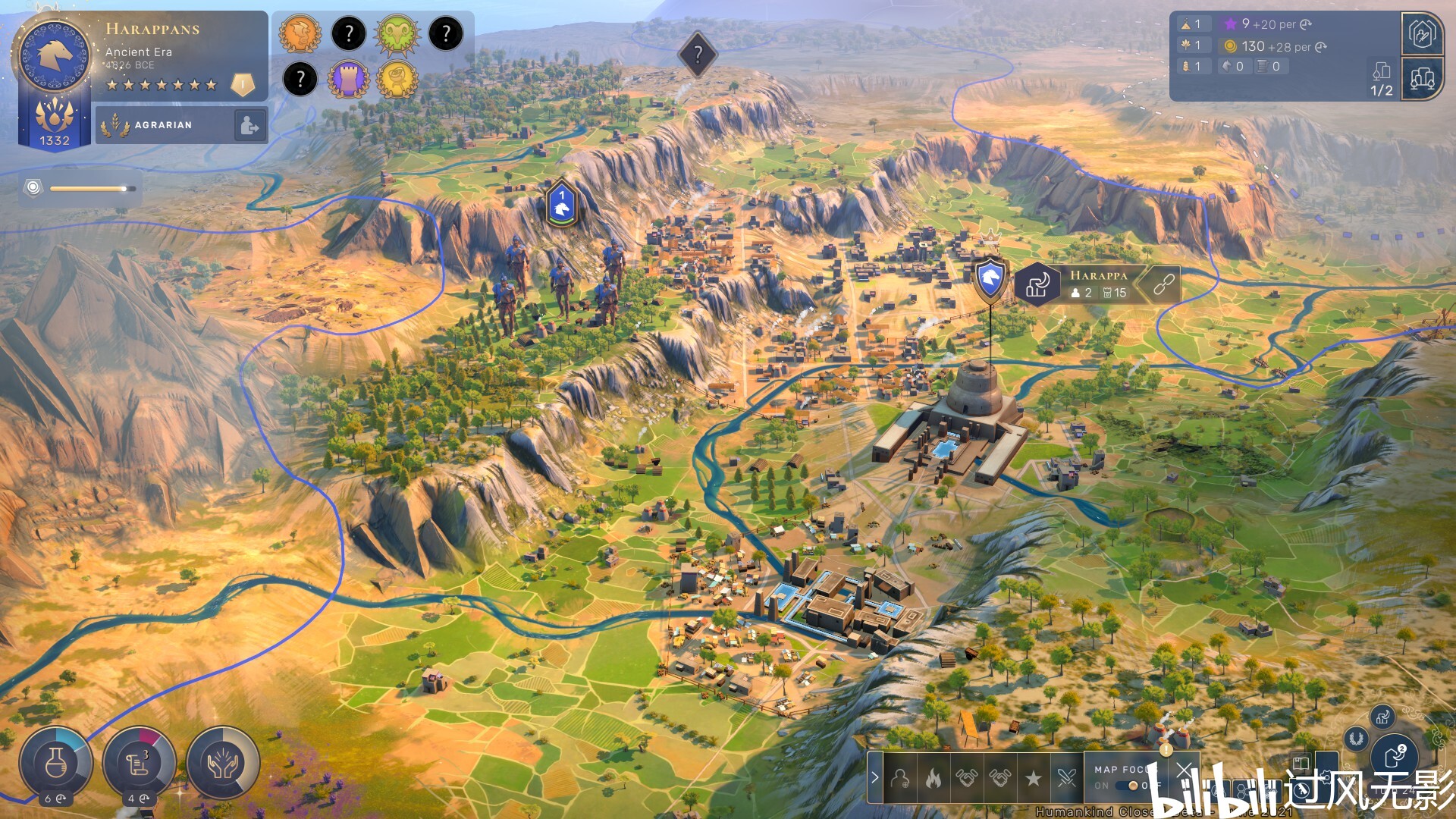
Task: Select the yellow rose empire medallion
Action: point(397,79)
